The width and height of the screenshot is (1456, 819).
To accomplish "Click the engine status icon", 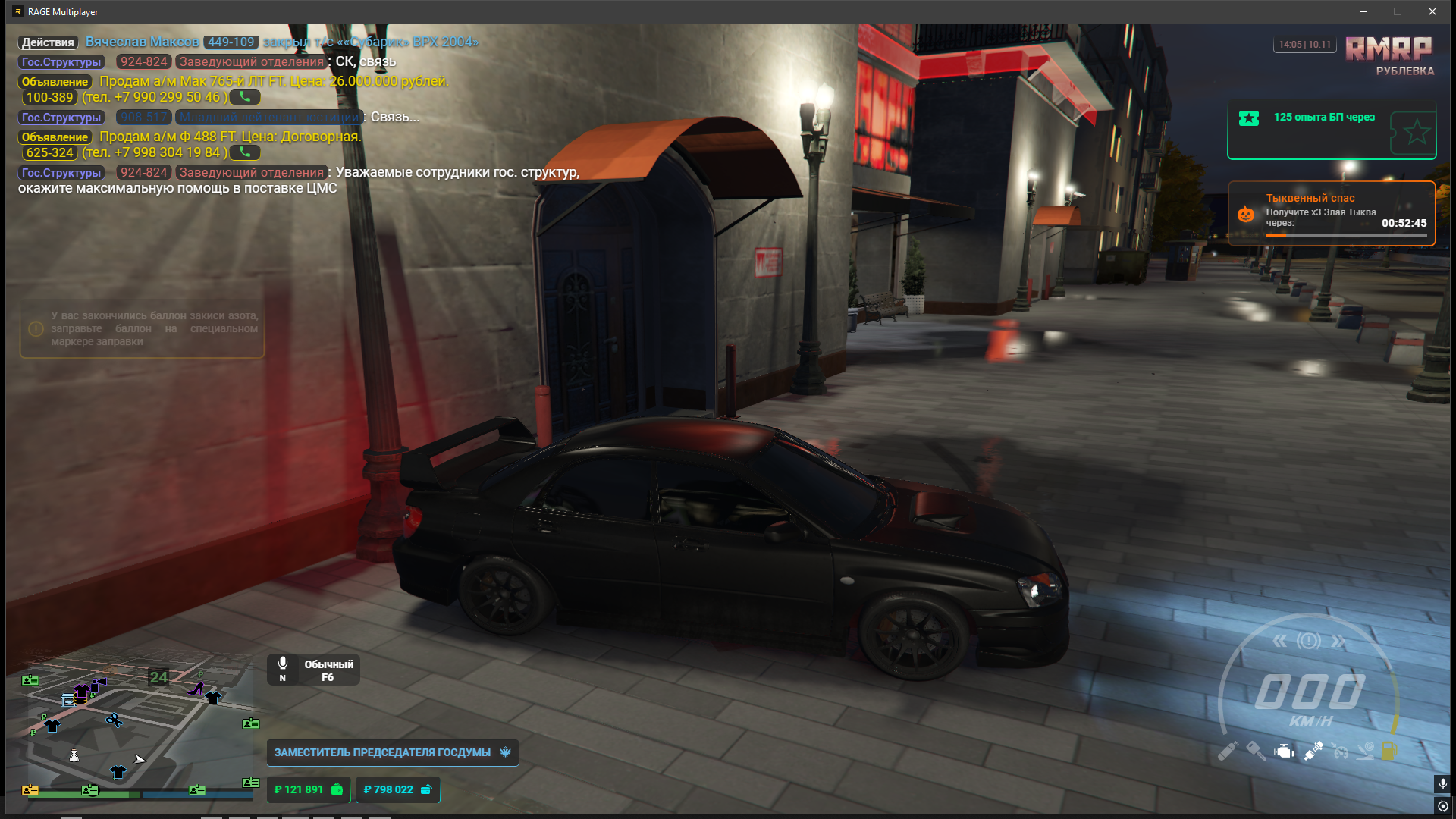I will (1284, 752).
